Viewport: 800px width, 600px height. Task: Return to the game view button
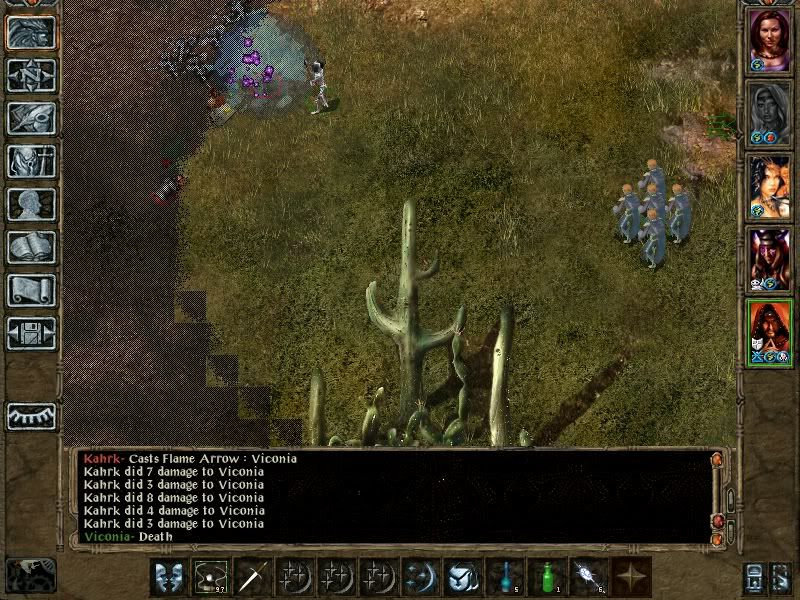point(31,33)
